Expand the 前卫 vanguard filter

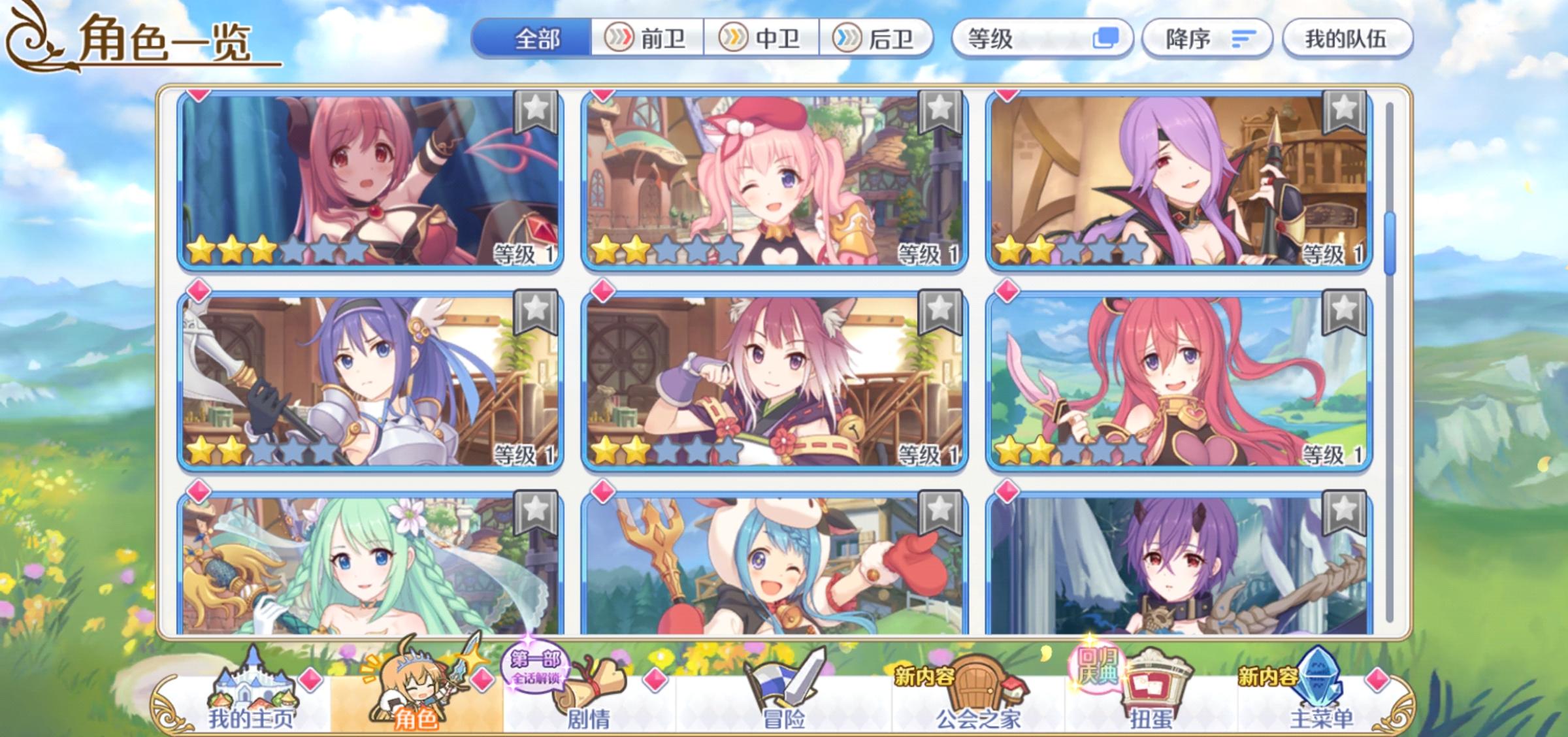point(646,38)
